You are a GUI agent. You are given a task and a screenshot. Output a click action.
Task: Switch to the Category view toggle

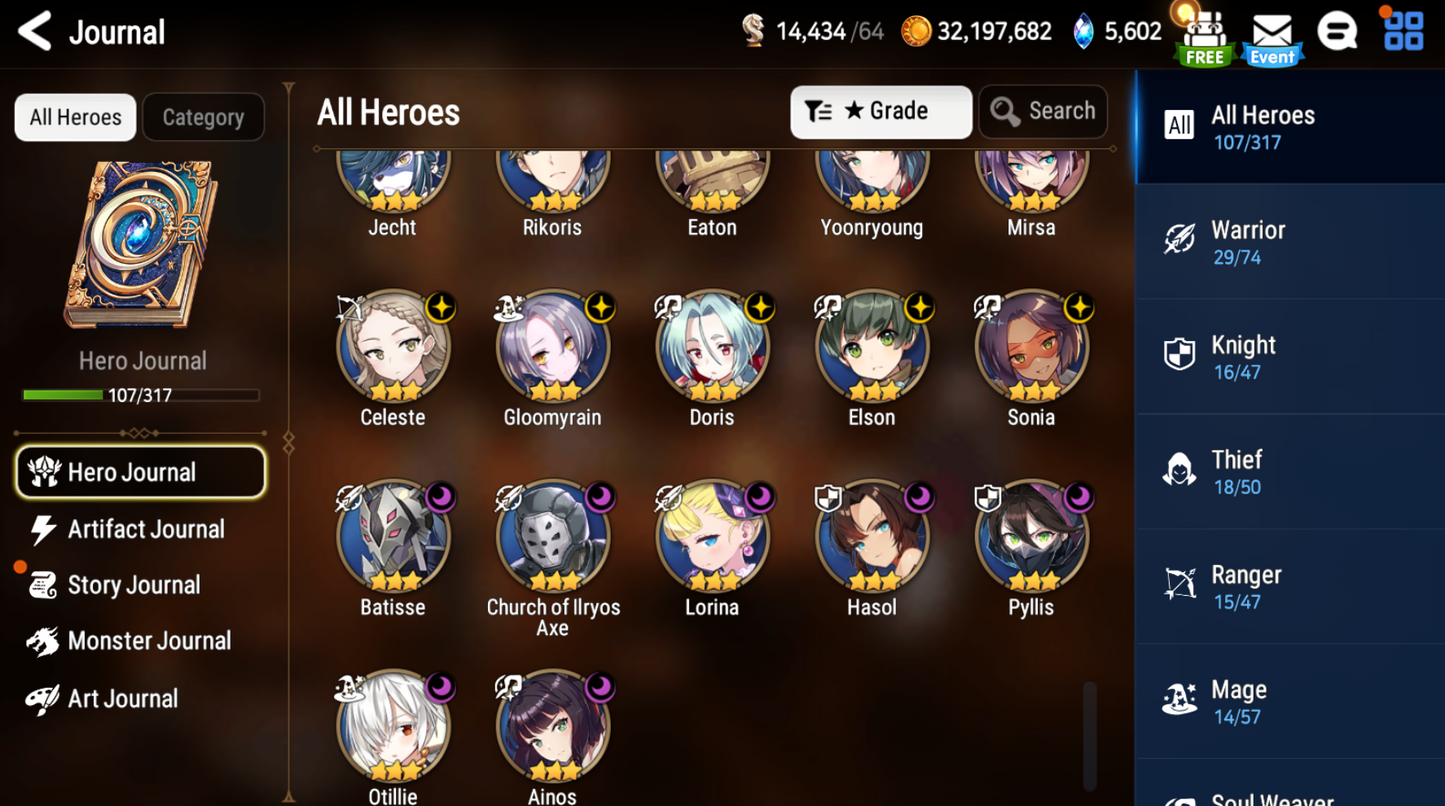(203, 117)
